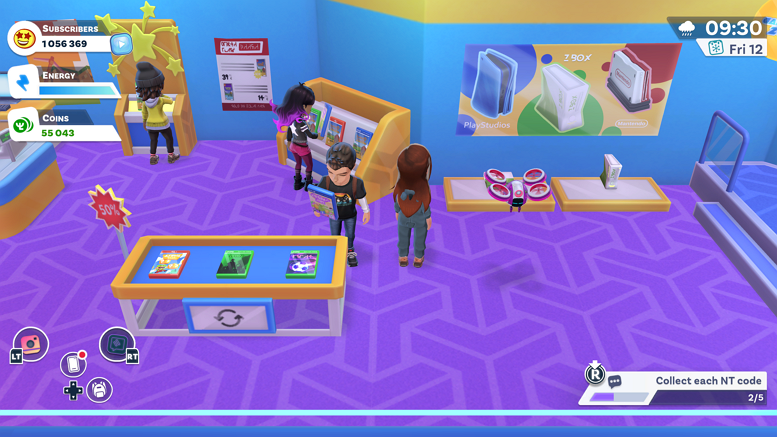Open the backpack inventory
777x437 pixels.
99,389
